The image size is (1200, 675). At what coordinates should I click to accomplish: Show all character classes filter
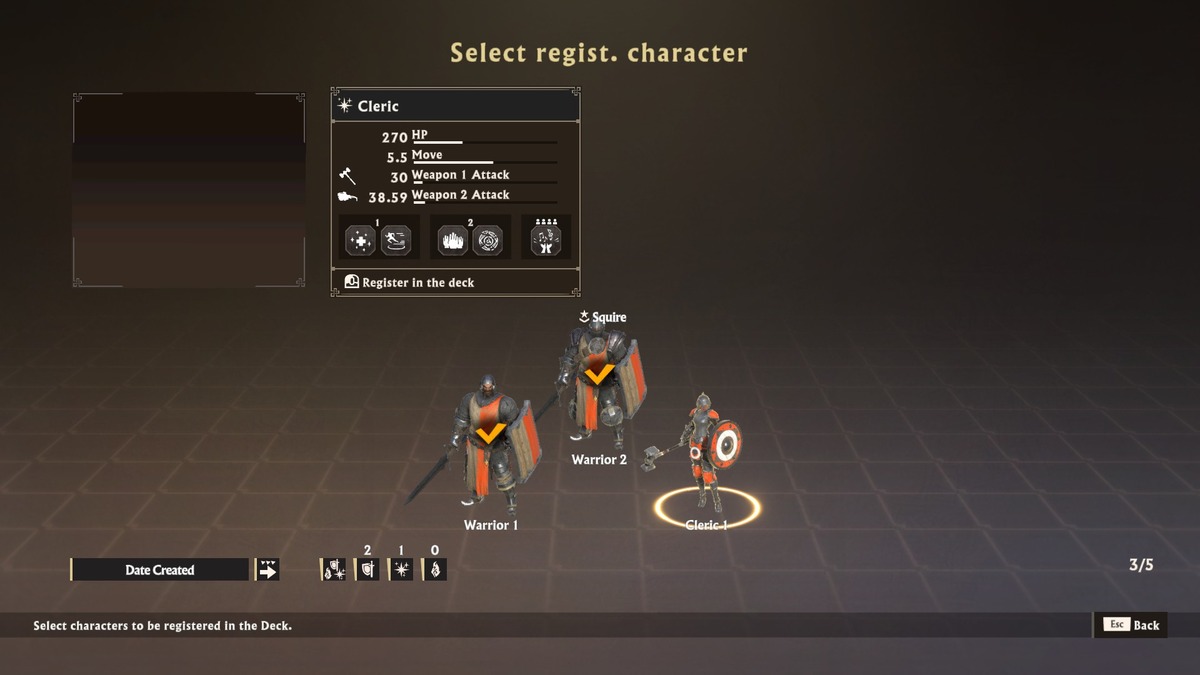point(333,570)
